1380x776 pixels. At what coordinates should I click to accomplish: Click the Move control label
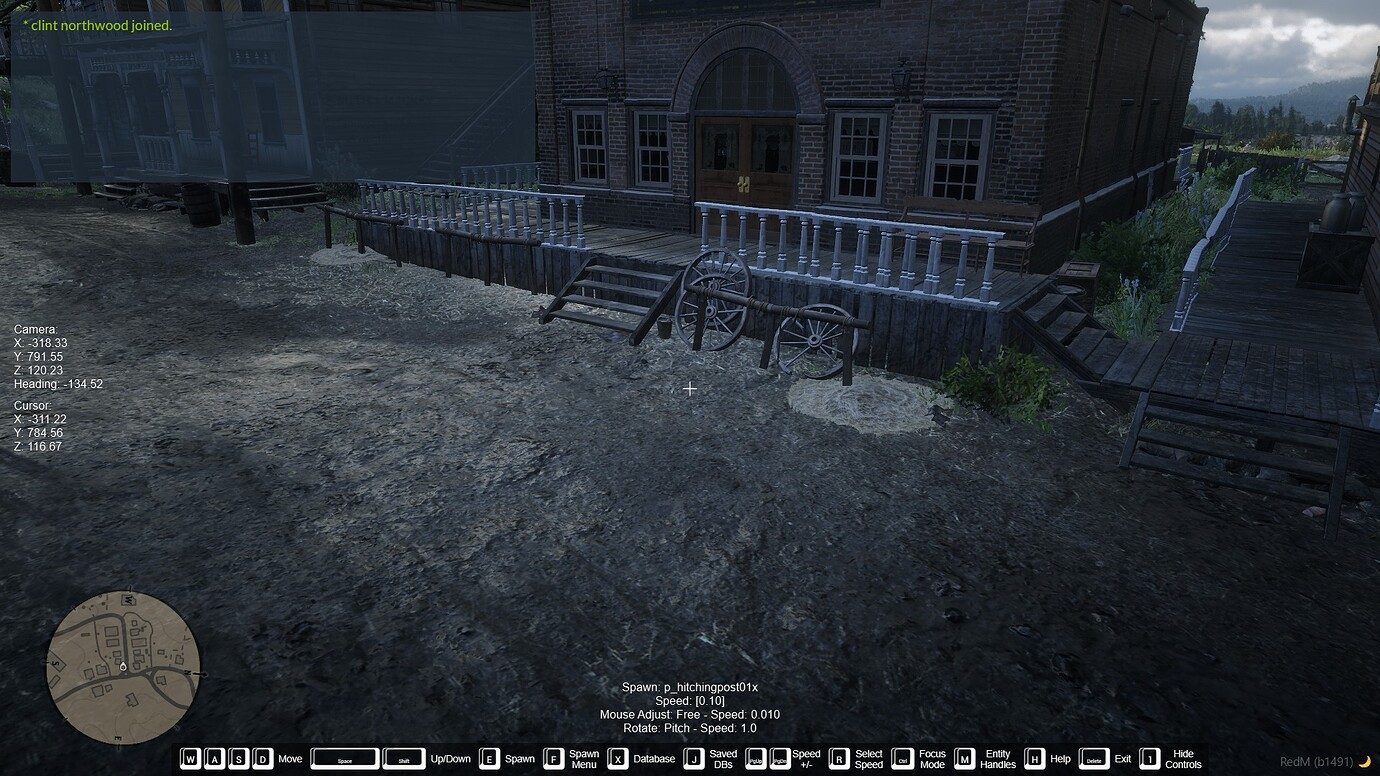[289, 758]
